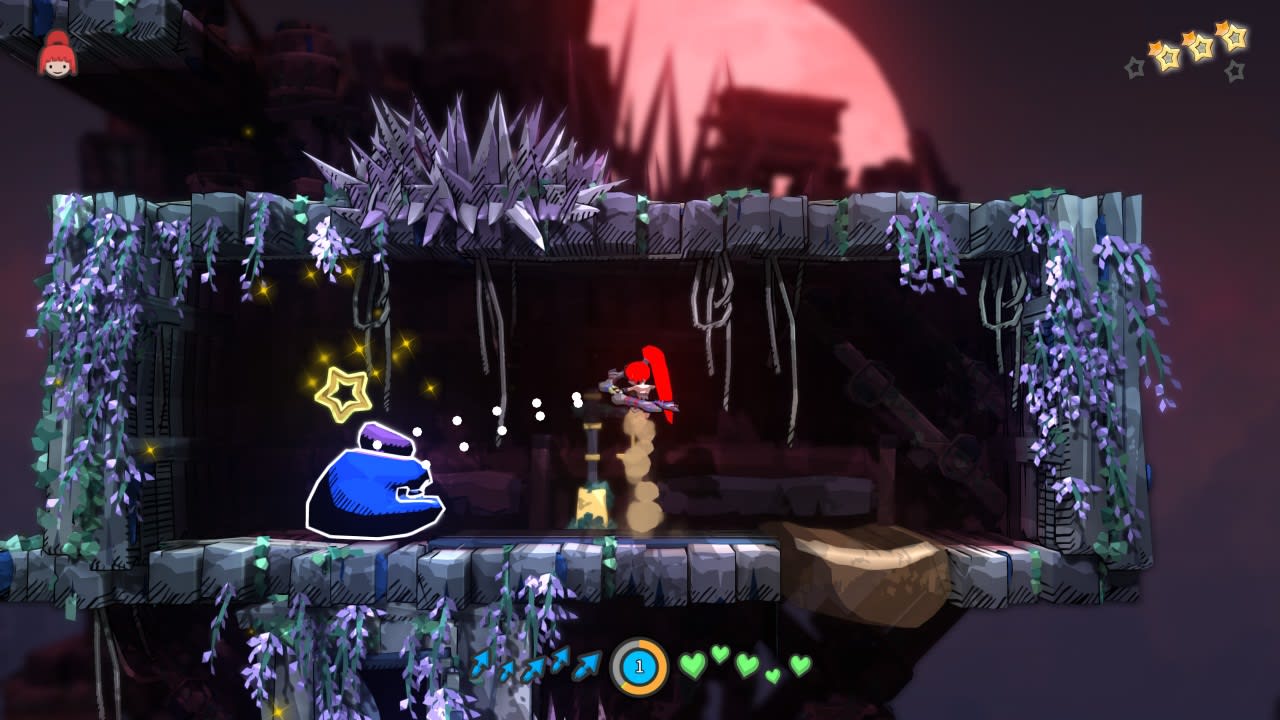Click the gray star below the gold stars
This screenshot has height=720, width=1280.
[x=1234, y=69]
